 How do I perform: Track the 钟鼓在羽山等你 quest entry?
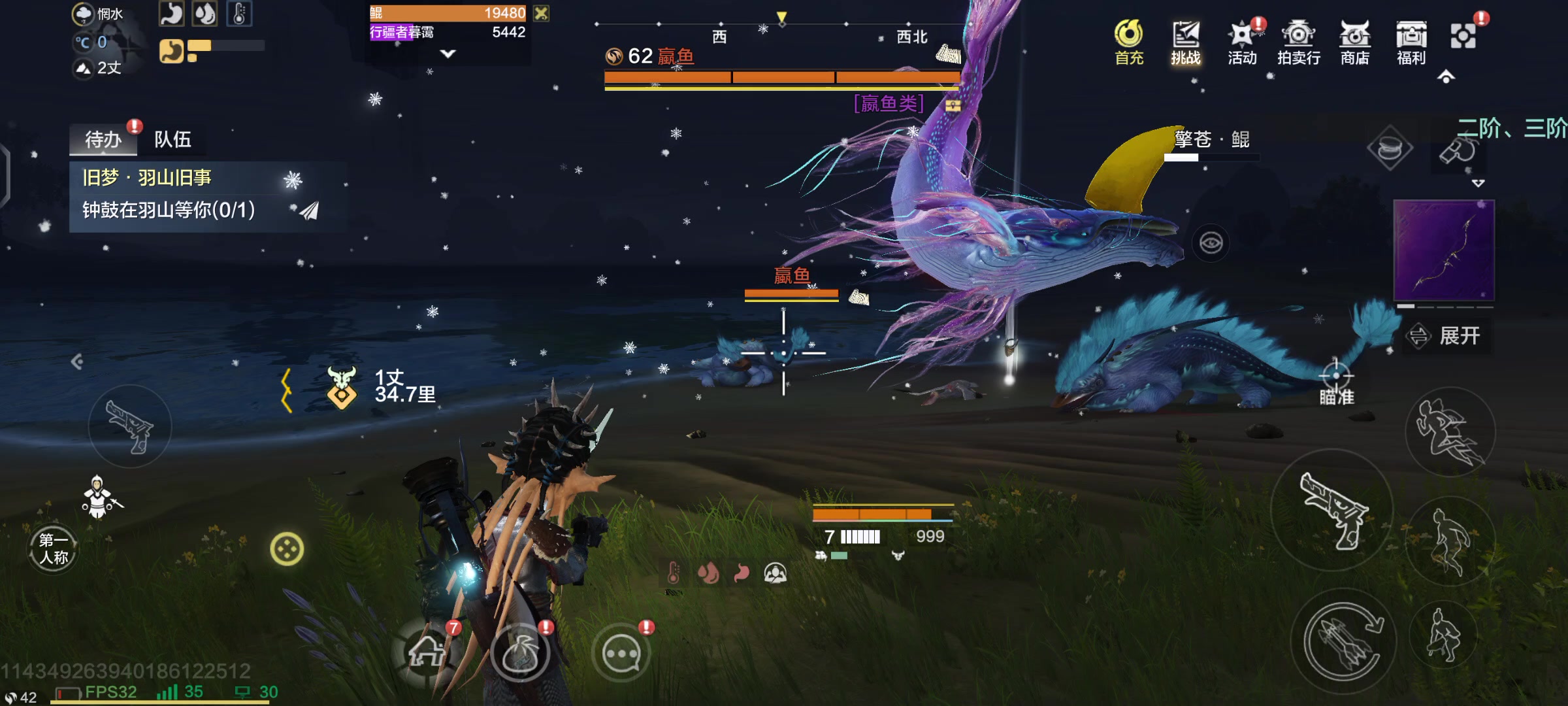tap(169, 210)
